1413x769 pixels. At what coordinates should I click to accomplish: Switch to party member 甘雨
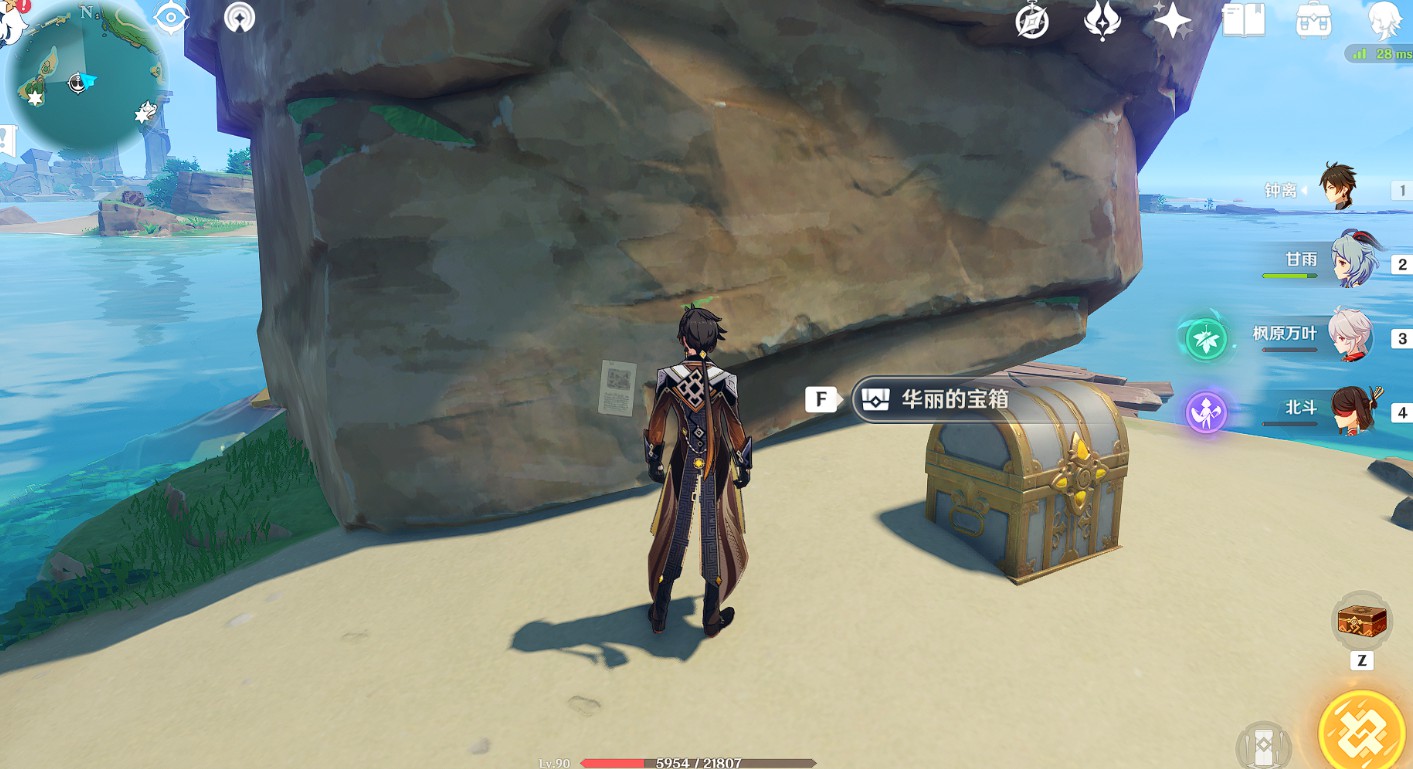1353,261
